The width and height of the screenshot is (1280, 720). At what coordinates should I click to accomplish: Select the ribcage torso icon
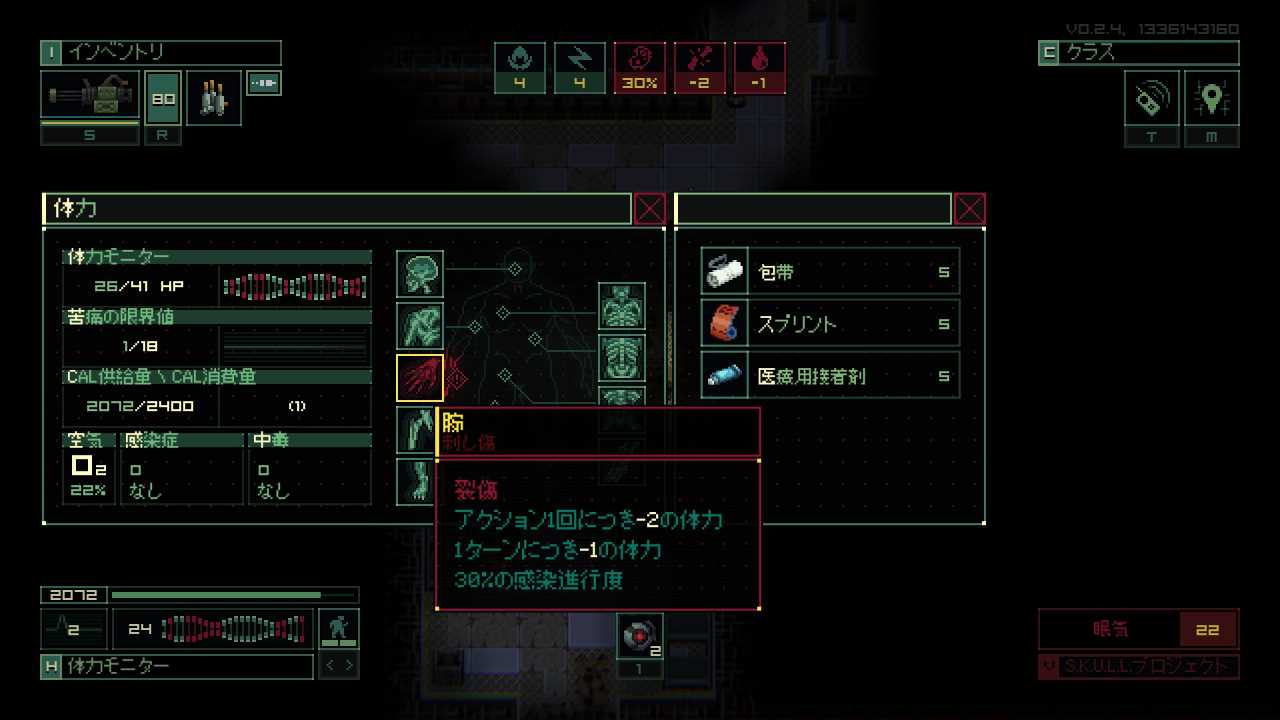[622, 358]
